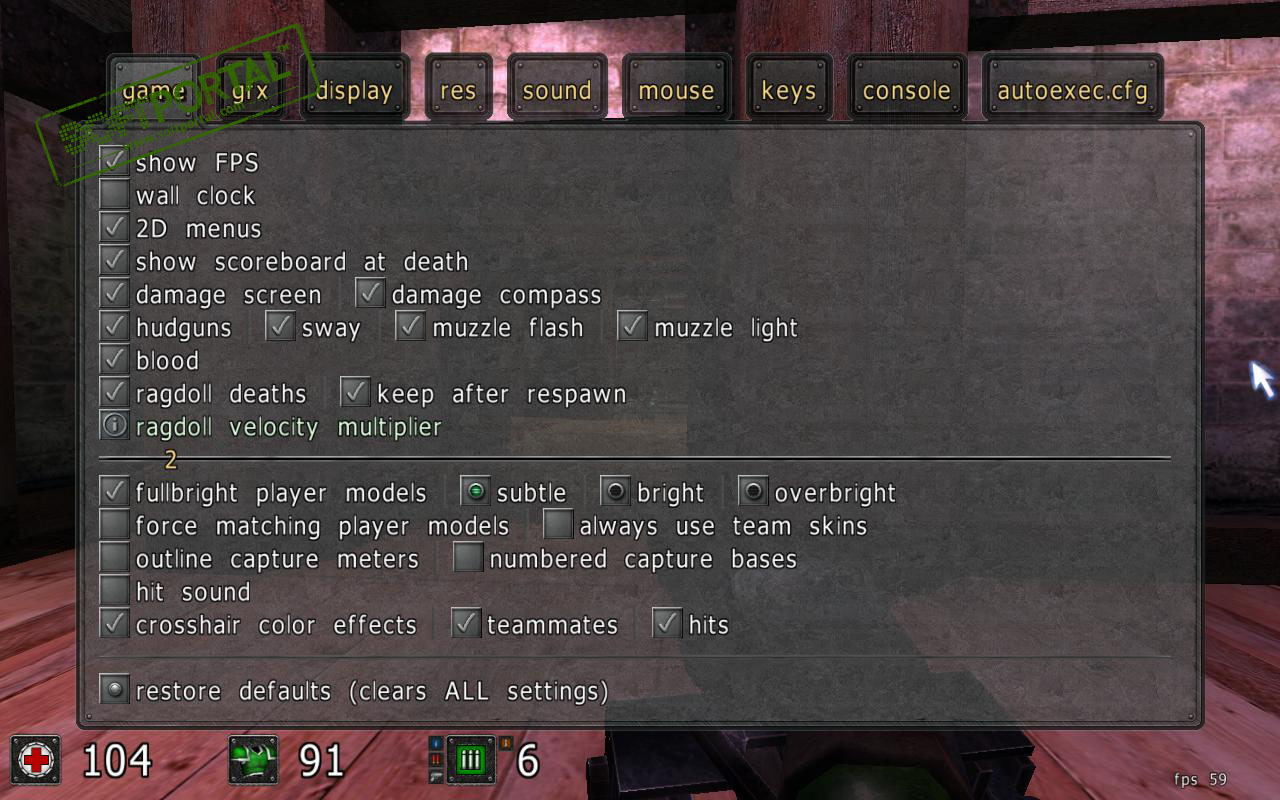Viewport: 1280px width, 800px height.
Task: Switch to the display tab
Action: pyautogui.click(x=354, y=91)
